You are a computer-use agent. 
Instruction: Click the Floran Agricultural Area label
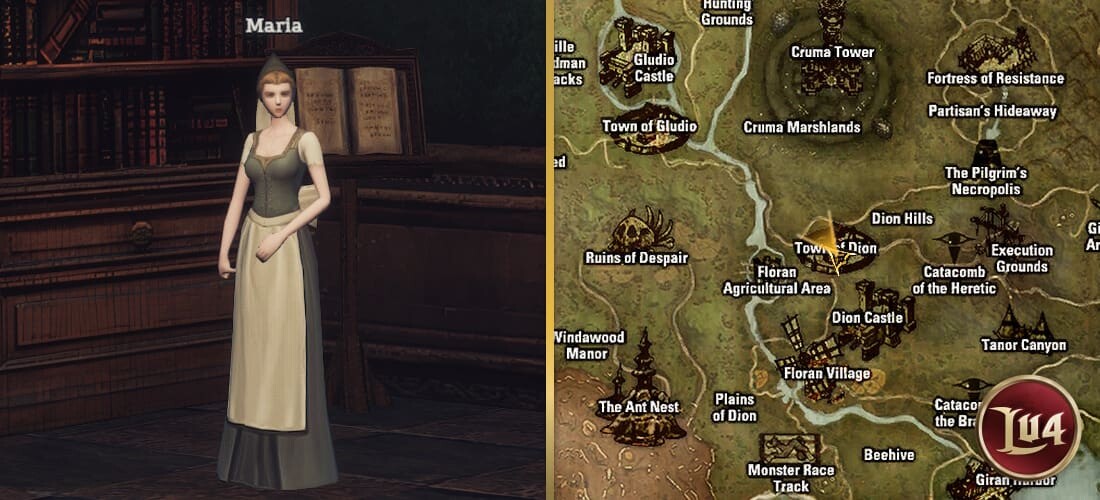(777, 280)
